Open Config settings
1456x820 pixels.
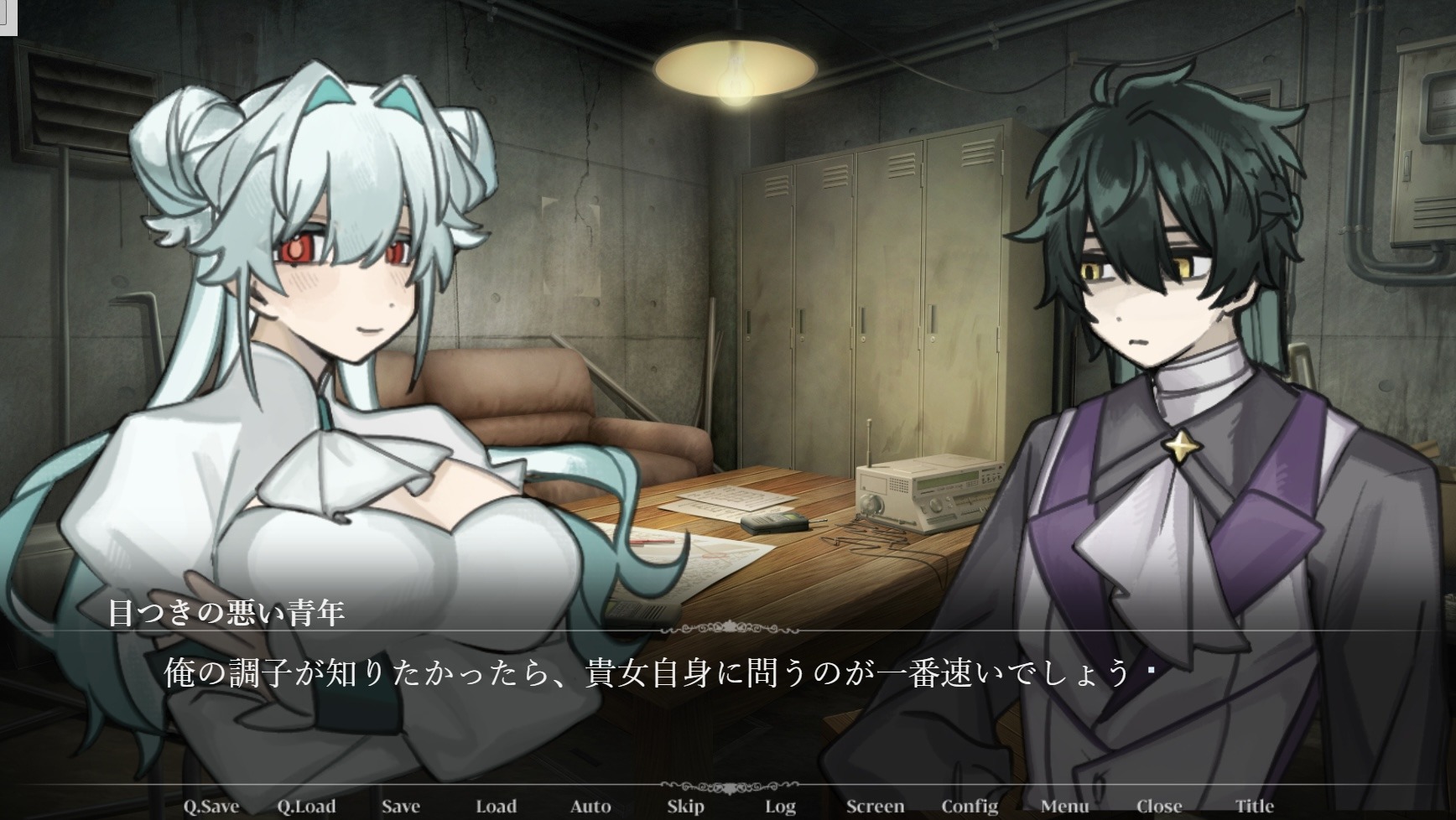(970, 807)
